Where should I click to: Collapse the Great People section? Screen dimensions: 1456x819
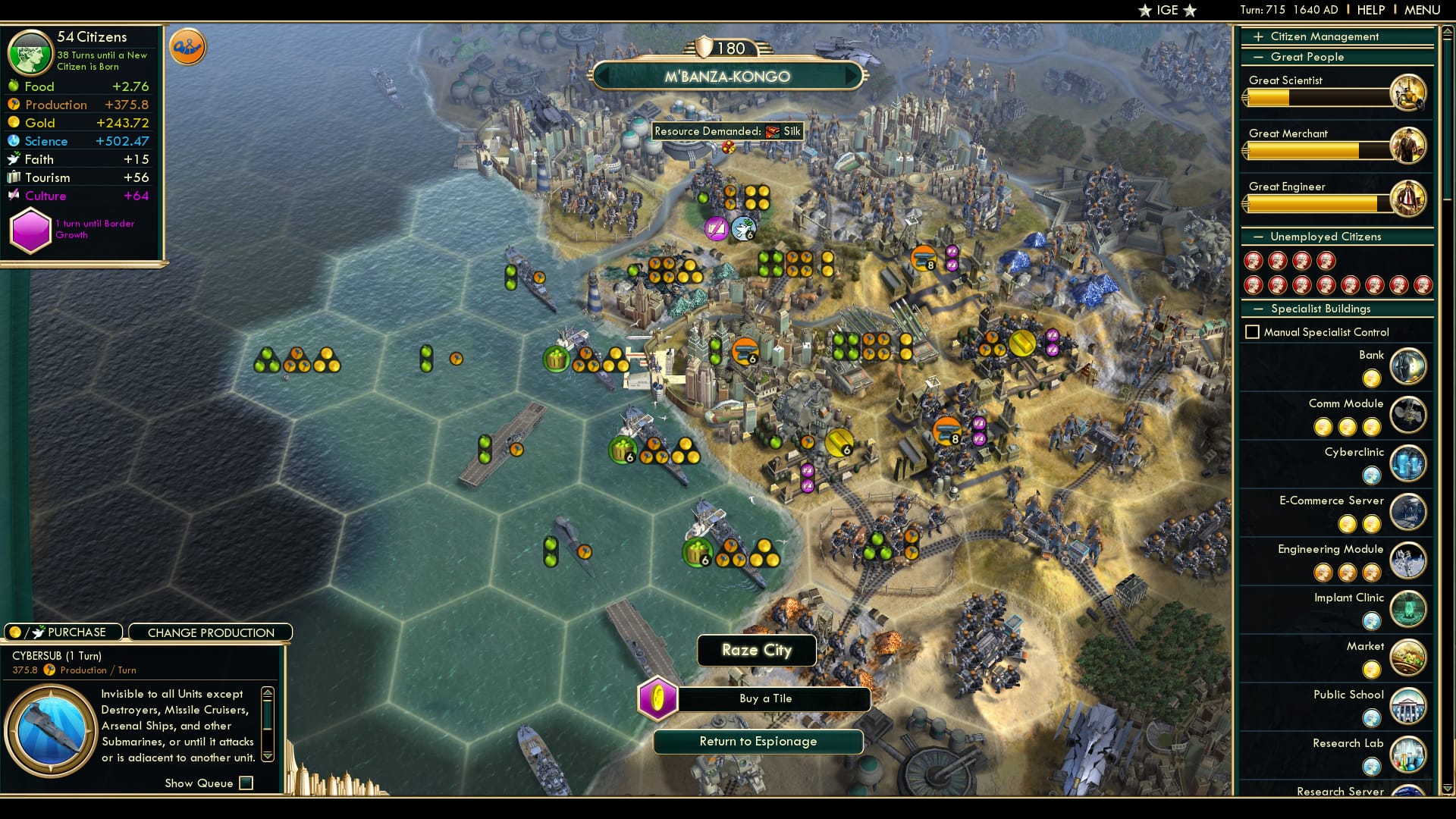pos(1258,57)
